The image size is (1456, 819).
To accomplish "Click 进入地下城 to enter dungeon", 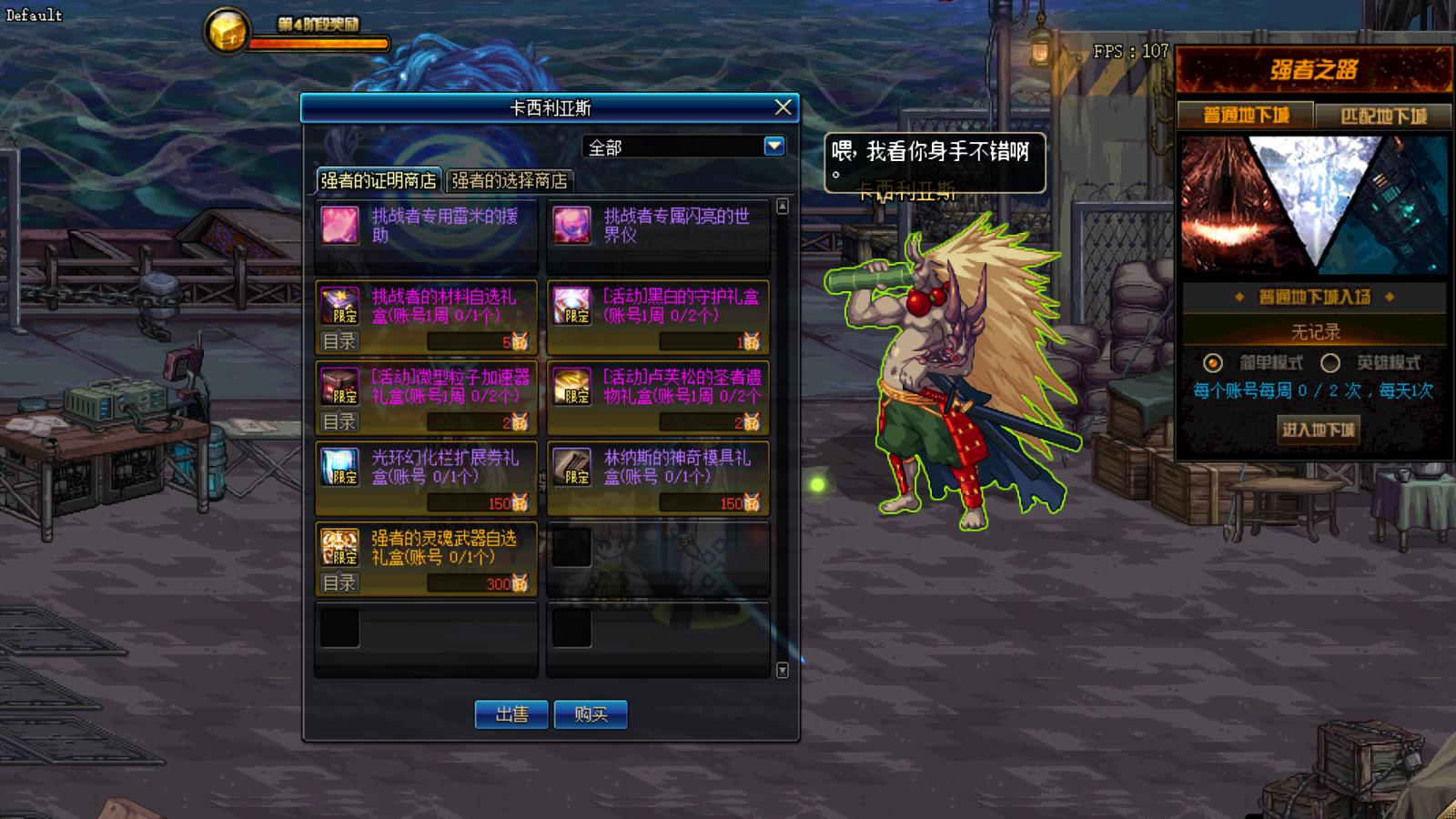I will pos(1319,429).
